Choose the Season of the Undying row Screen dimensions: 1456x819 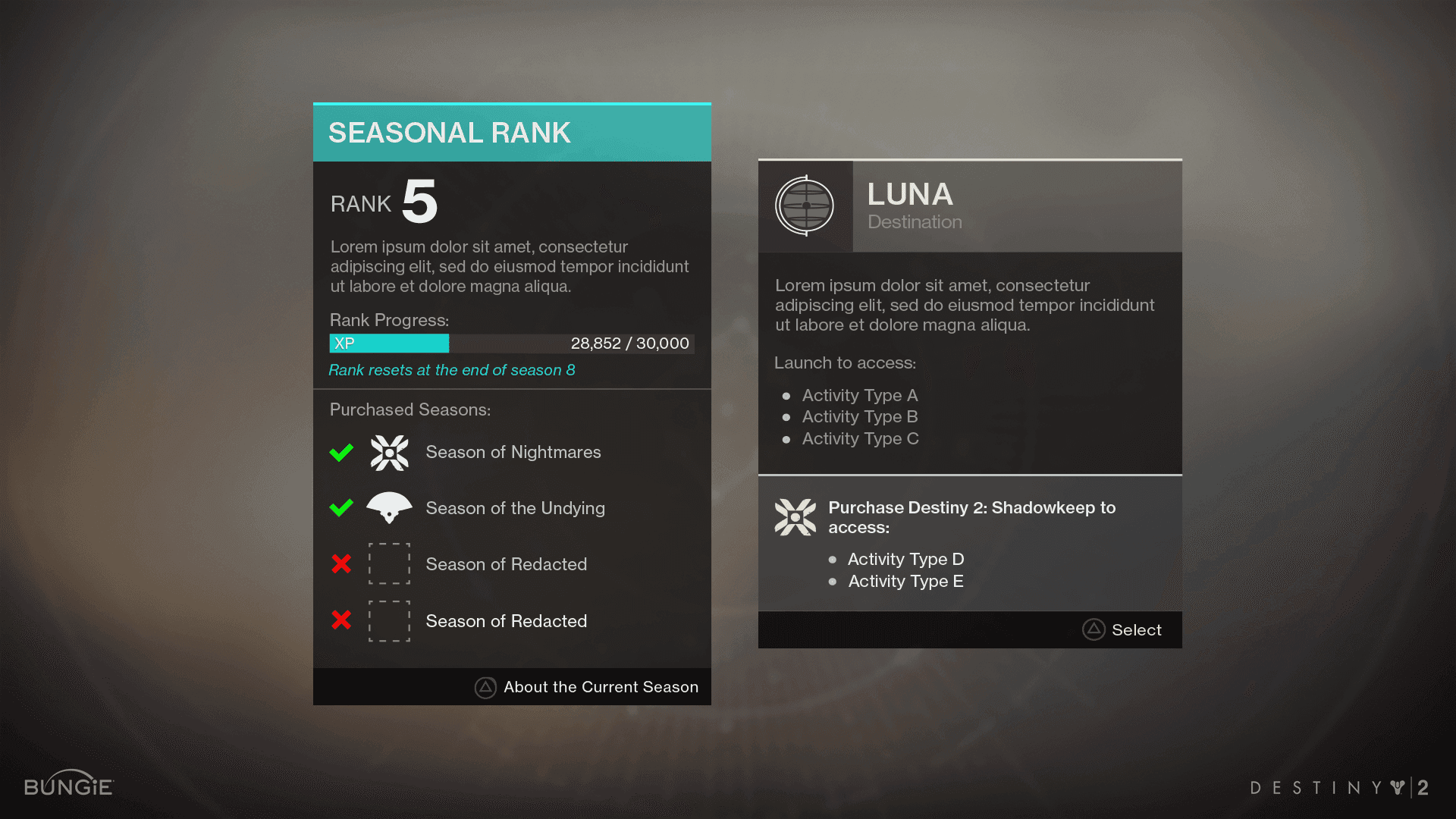(x=515, y=508)
